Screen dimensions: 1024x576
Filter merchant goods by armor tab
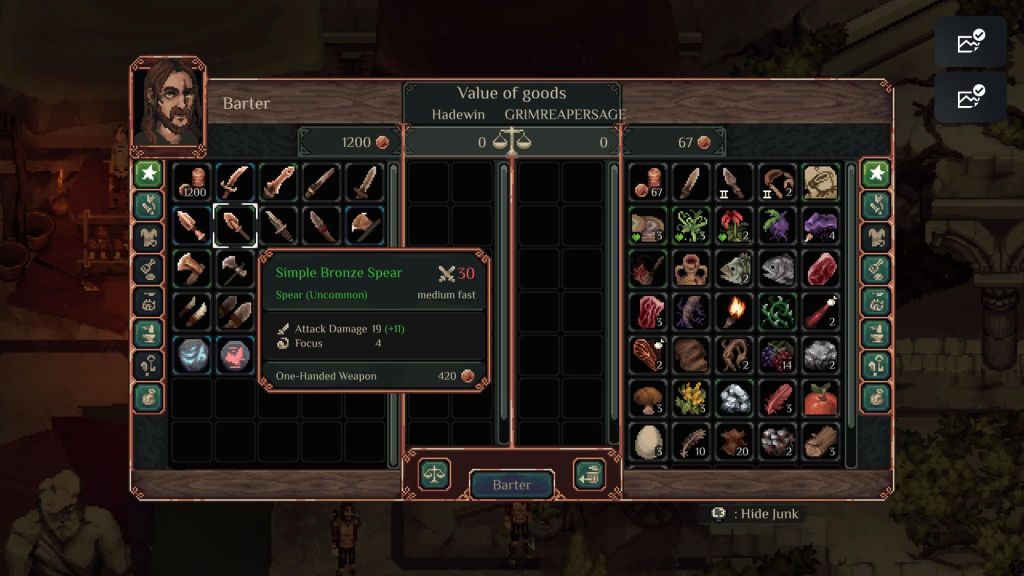point(148,237)
